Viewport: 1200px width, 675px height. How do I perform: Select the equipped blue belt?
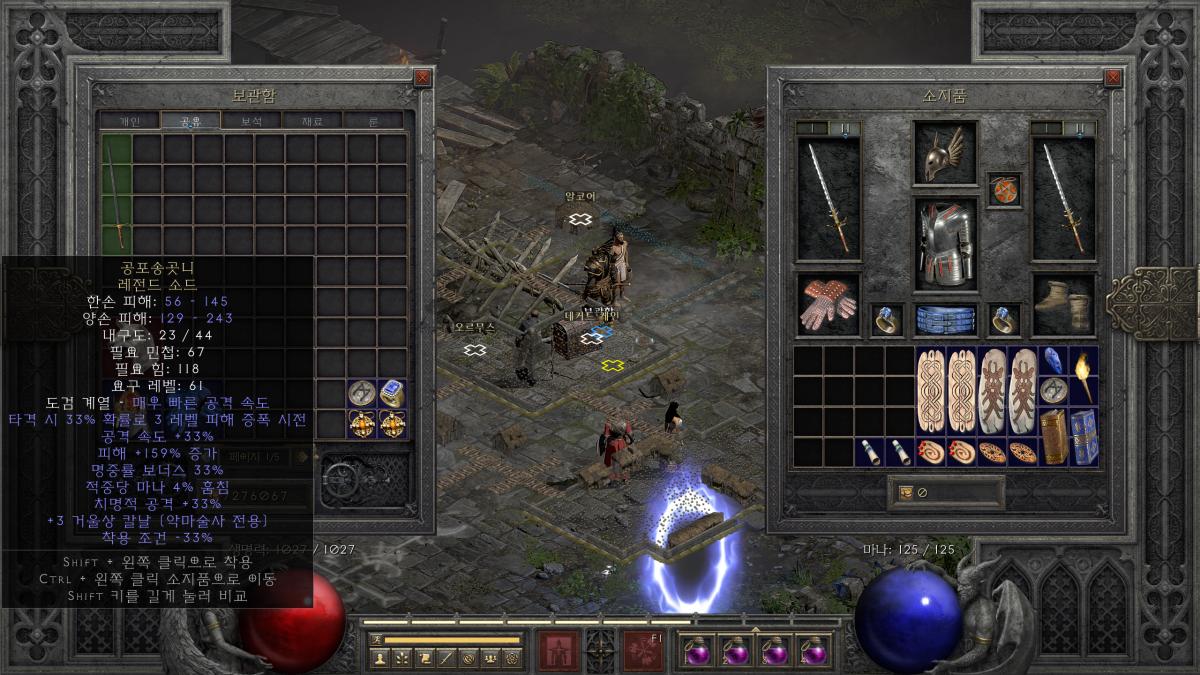pyautogui.click(x=944, y=319)
